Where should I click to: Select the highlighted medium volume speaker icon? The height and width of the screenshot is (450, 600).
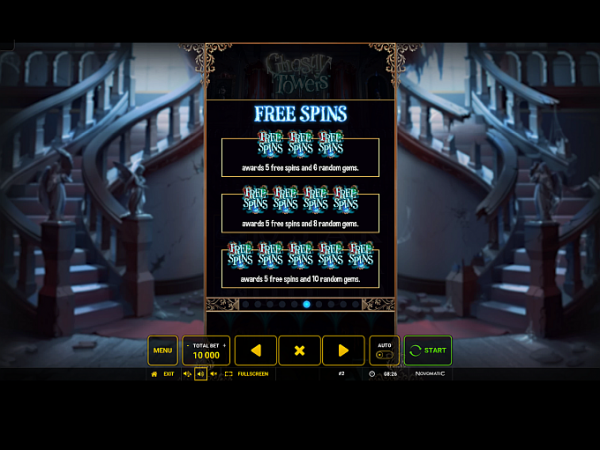click(x=200, y=374)
